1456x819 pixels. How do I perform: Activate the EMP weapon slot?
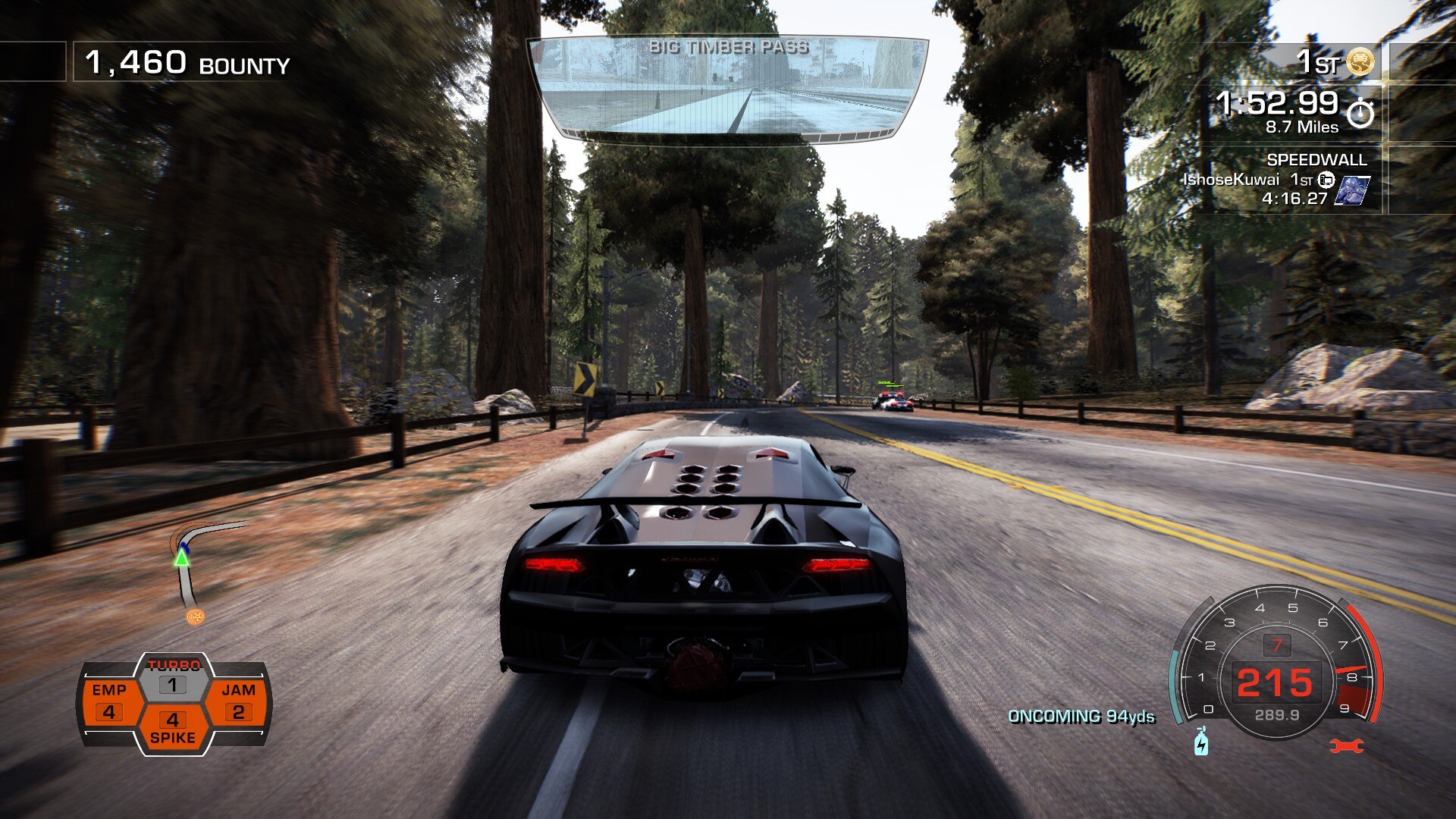pyautogui.click(x=109, y=701)
